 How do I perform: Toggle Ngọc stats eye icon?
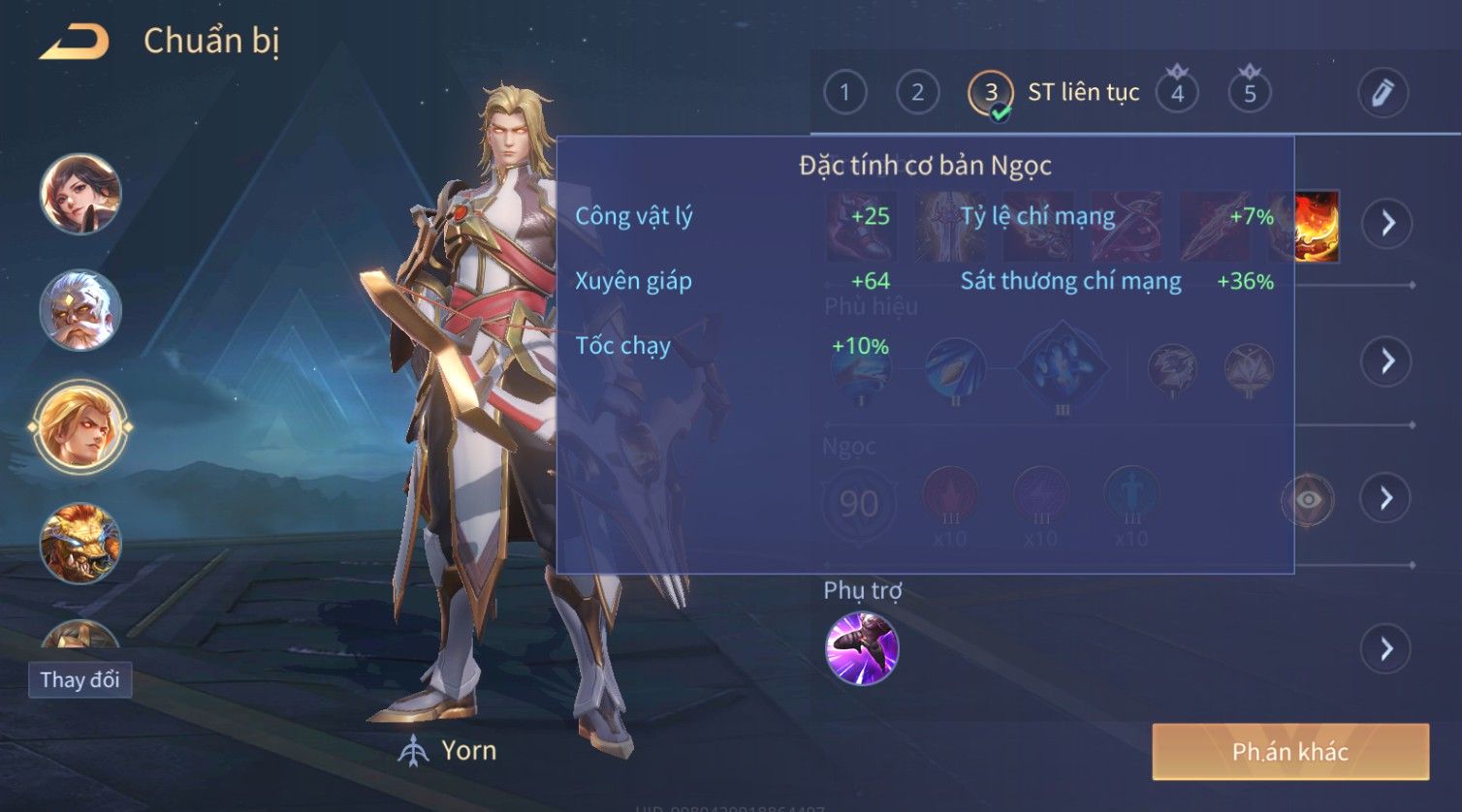click(x=1308, y=499)
